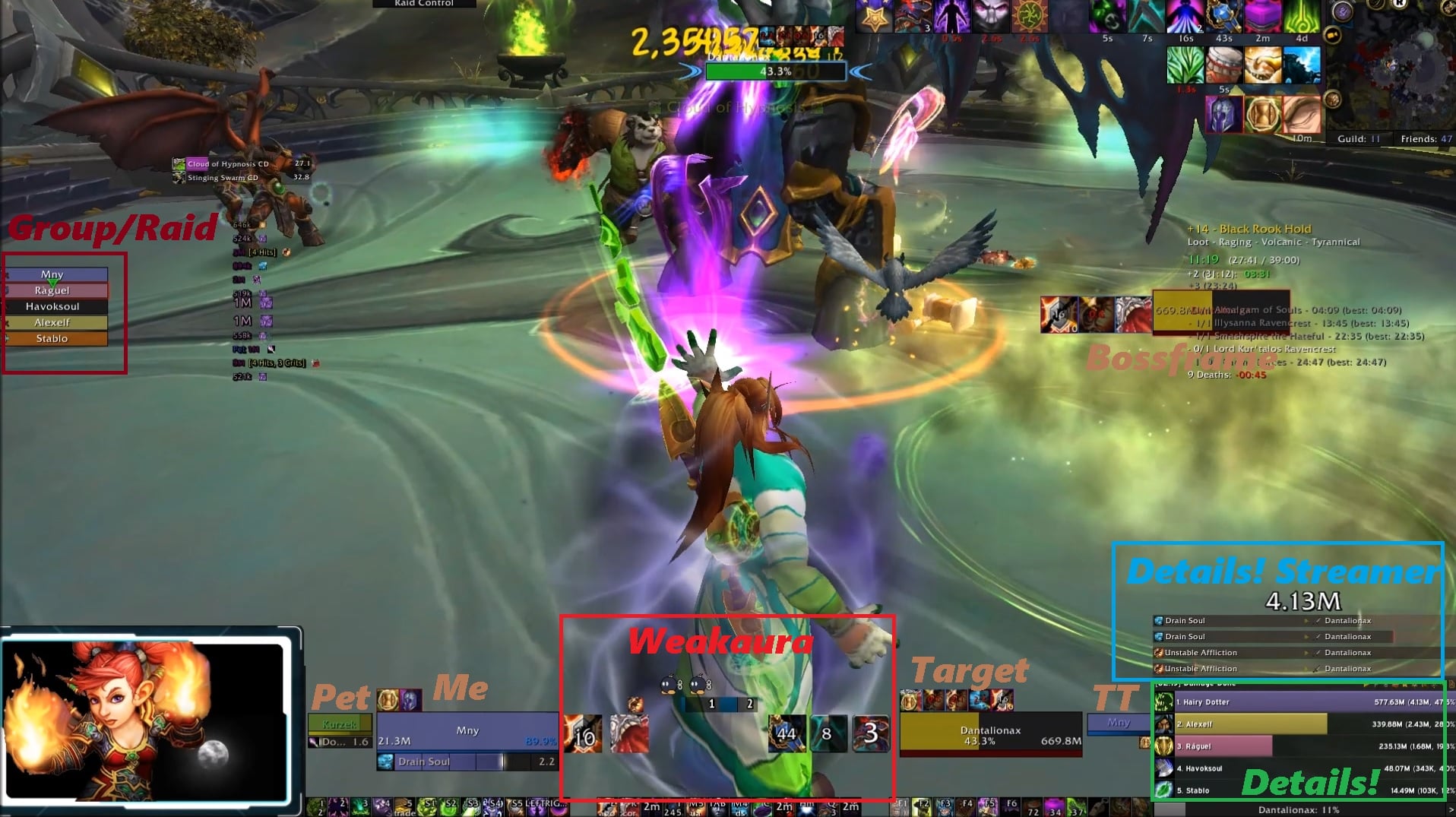
Task: Select the Kurzek pet frame
Action: pos(339,724)
